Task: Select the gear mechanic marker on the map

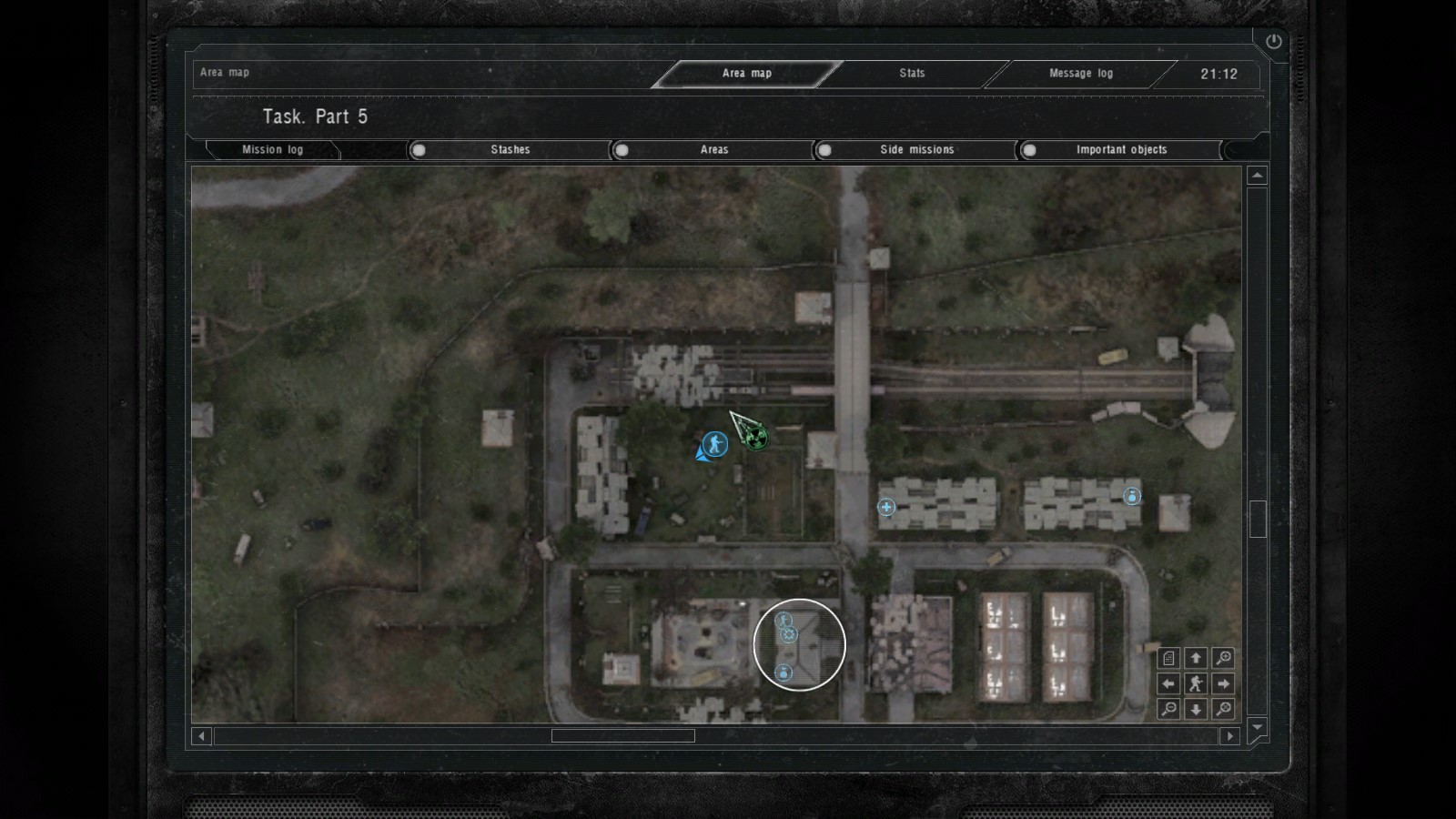Action: pyautogui.click(x=789, y=634)
